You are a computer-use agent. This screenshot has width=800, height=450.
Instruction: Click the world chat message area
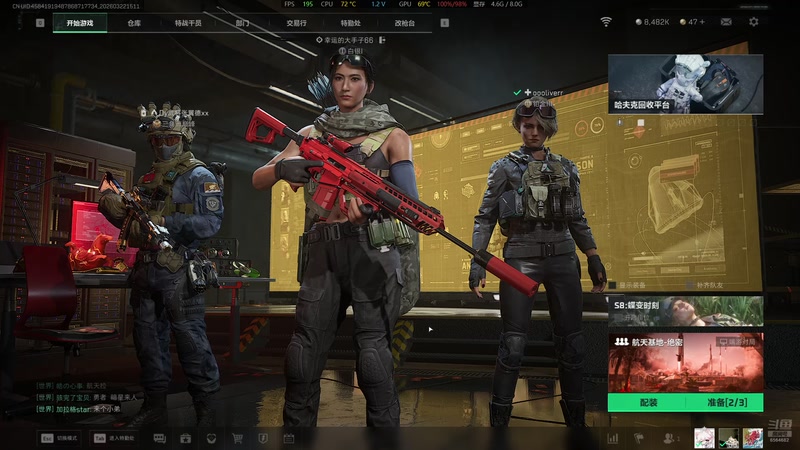tap(80, 397)
